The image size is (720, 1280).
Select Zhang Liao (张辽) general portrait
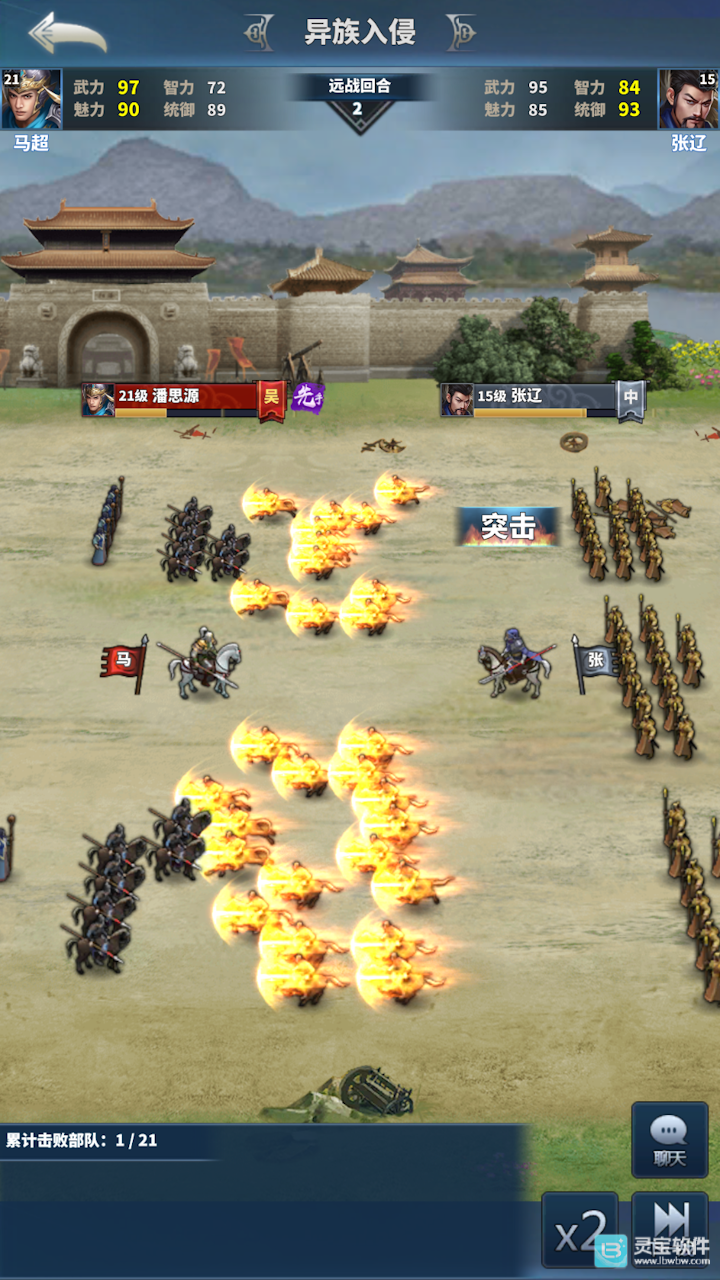[688, 99]
